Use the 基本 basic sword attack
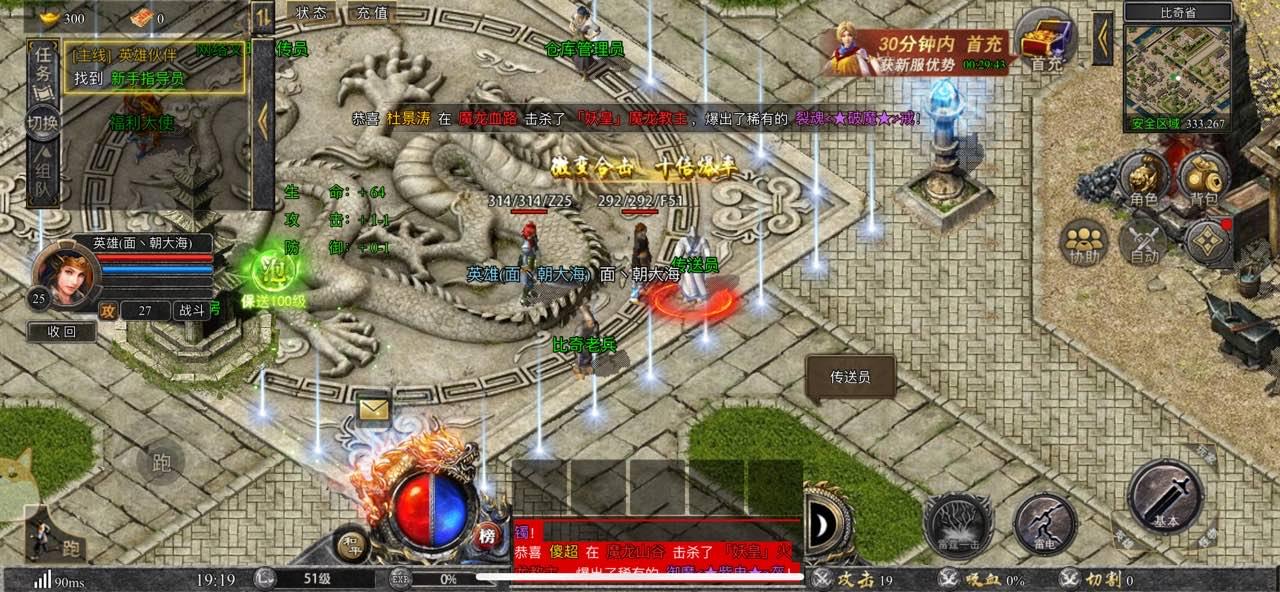This screenshot has height=592, width=1280. pos(1165,498)
